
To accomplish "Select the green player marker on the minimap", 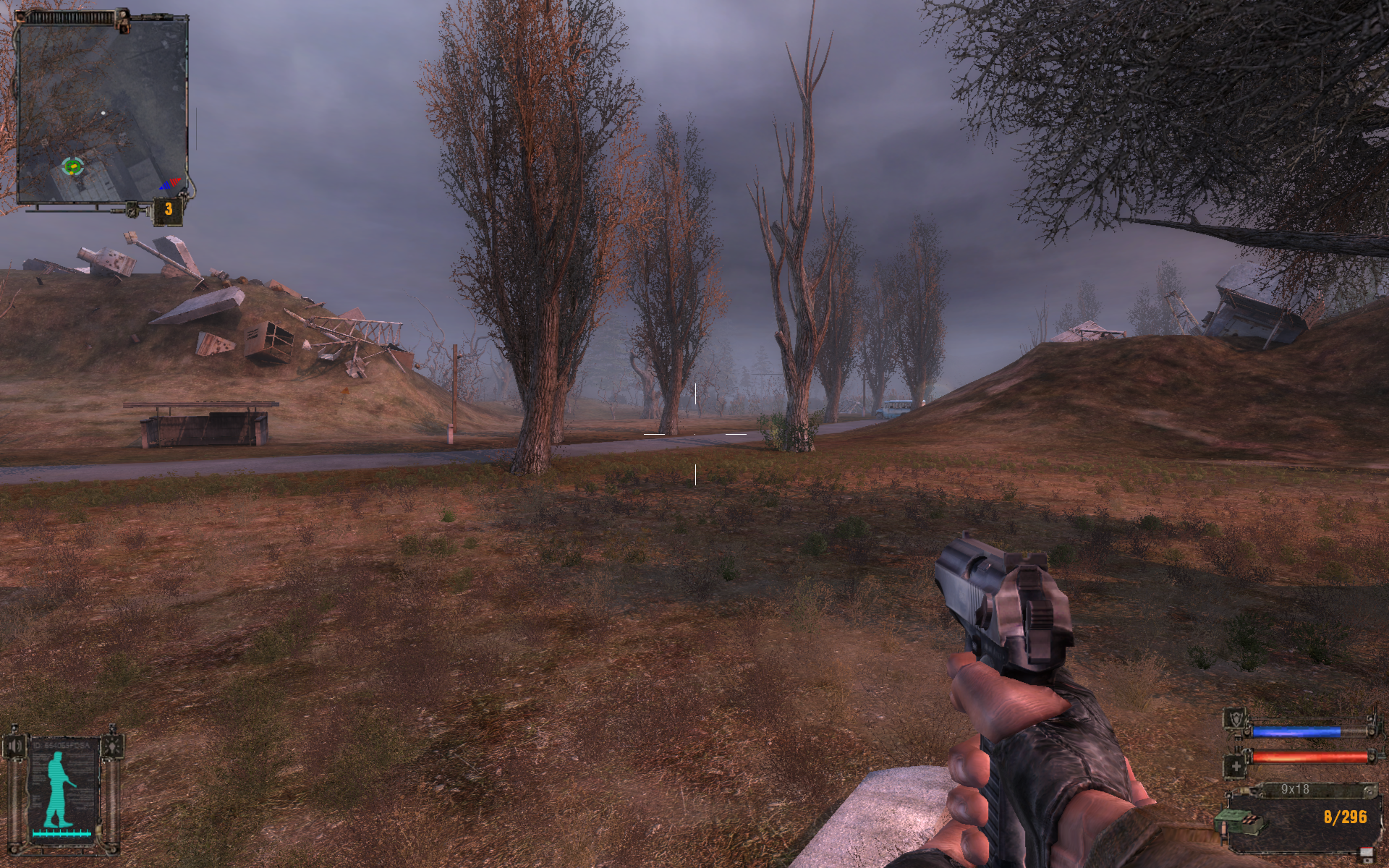I will tap(72, 166).
